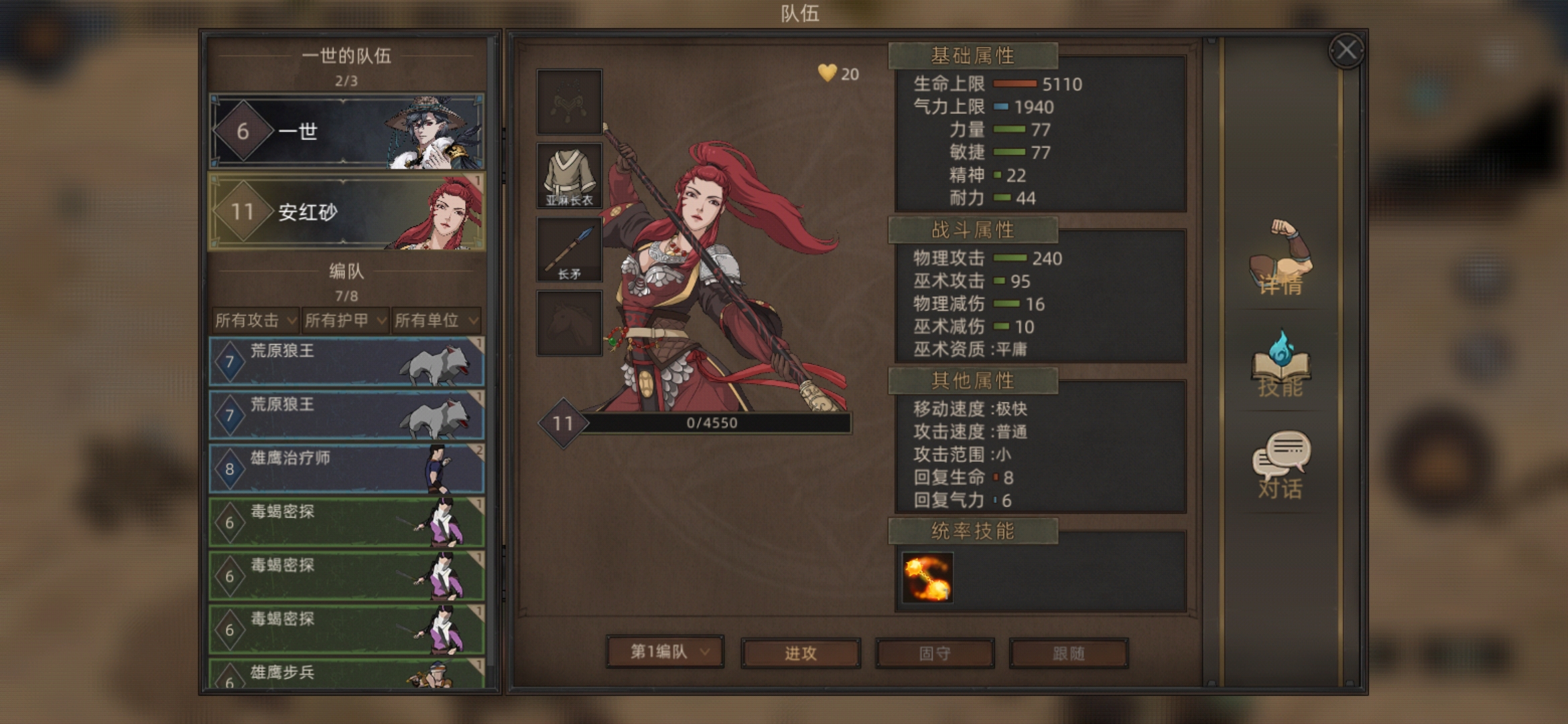Image resolution: width=1568 pixels, height=724 pixels.
Task: Open the 对话 tab
Action: [x=1281, y=466]
